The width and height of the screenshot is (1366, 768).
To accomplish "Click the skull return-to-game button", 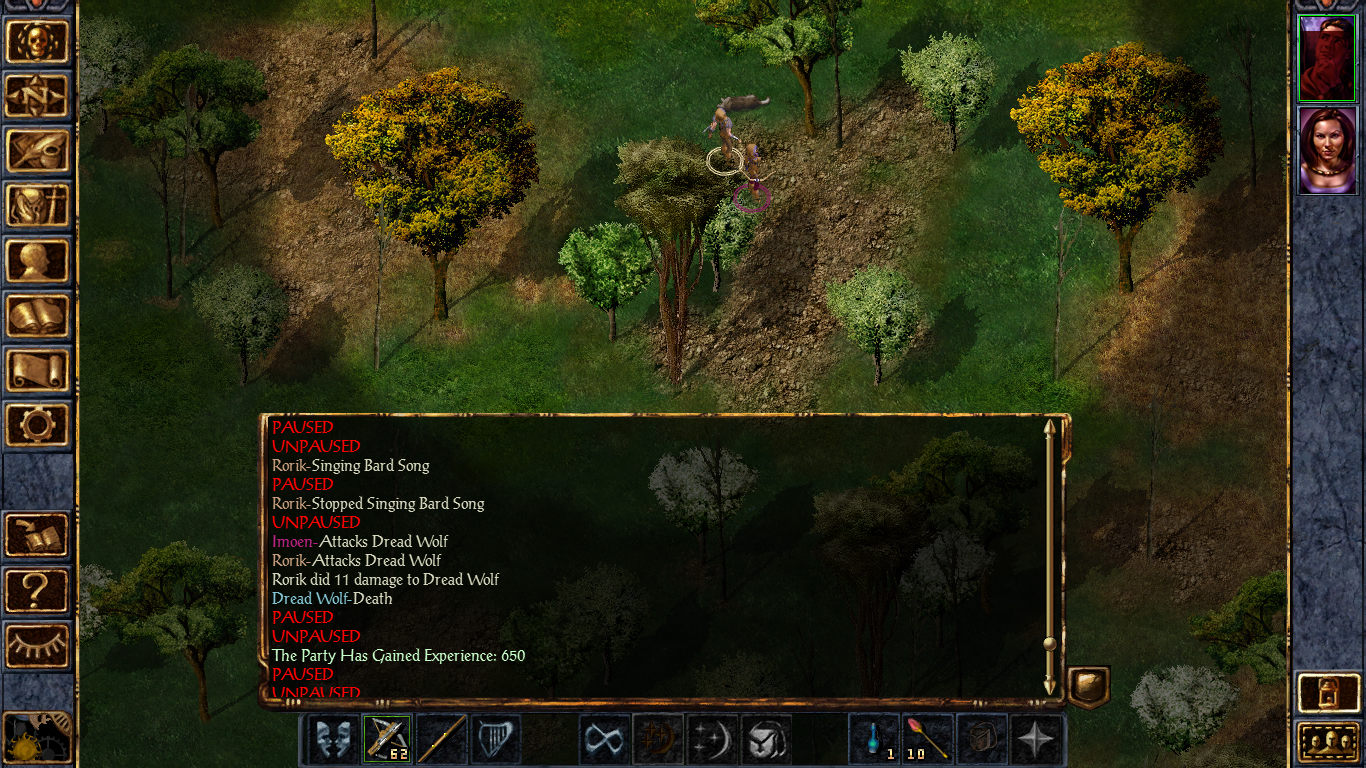I will coord(38,41).
